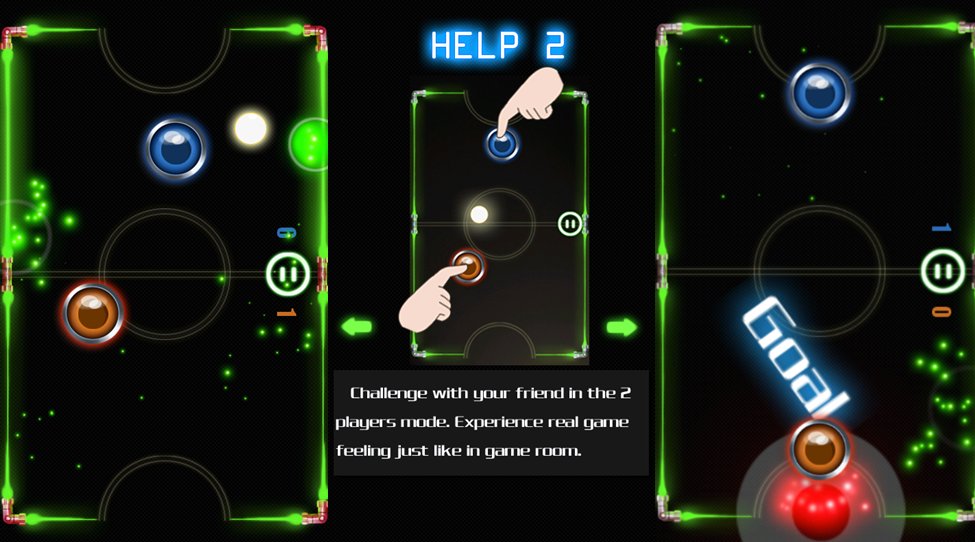Image resolution: width=975 pixels, height=542 pixels.
Task: Go to the previous help page with the left green arrow
Action: (356, 326)
